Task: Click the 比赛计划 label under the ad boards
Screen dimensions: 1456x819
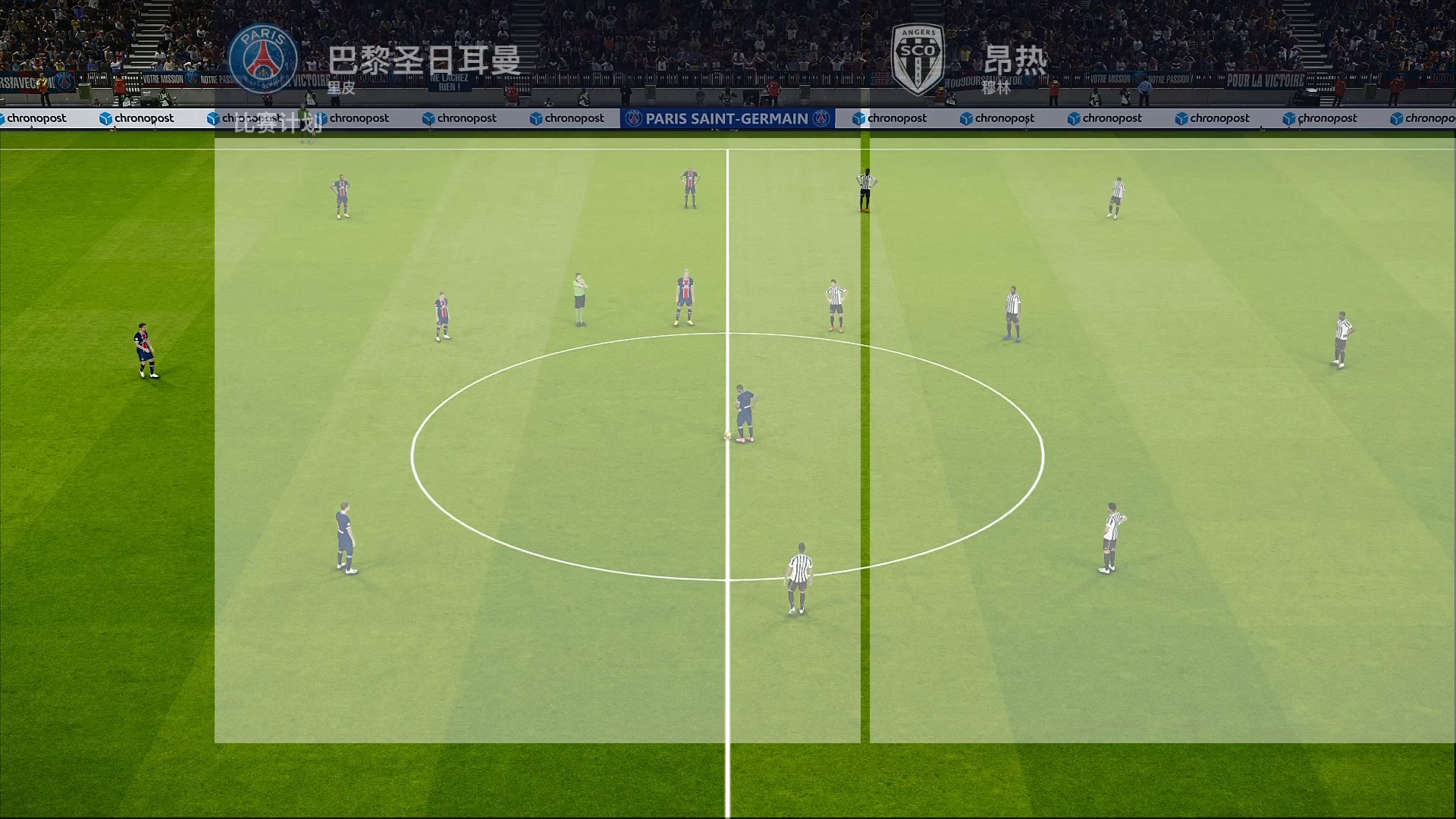Action: 280,125
